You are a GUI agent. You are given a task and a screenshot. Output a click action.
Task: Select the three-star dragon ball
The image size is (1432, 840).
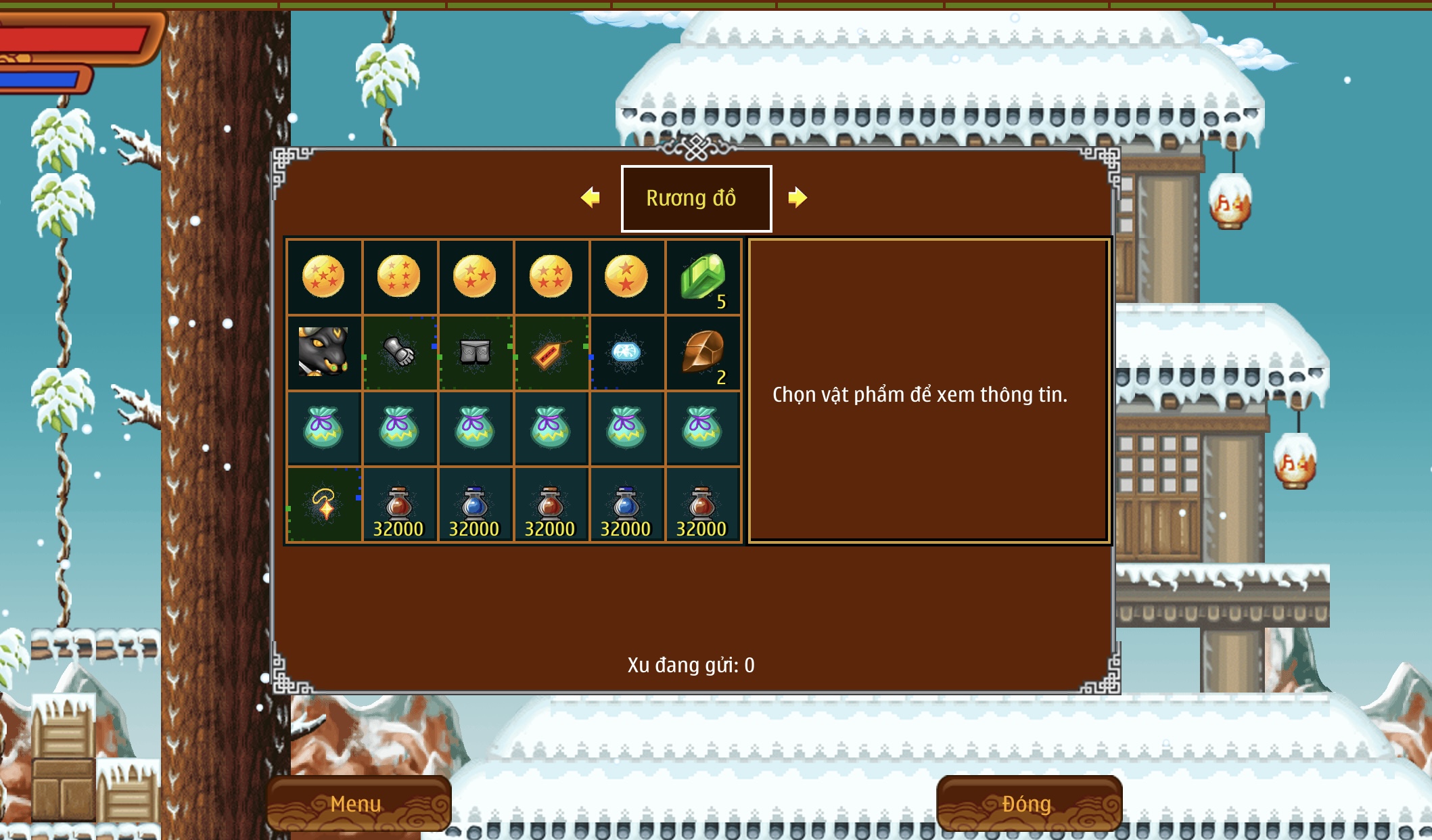coord(475,277)
